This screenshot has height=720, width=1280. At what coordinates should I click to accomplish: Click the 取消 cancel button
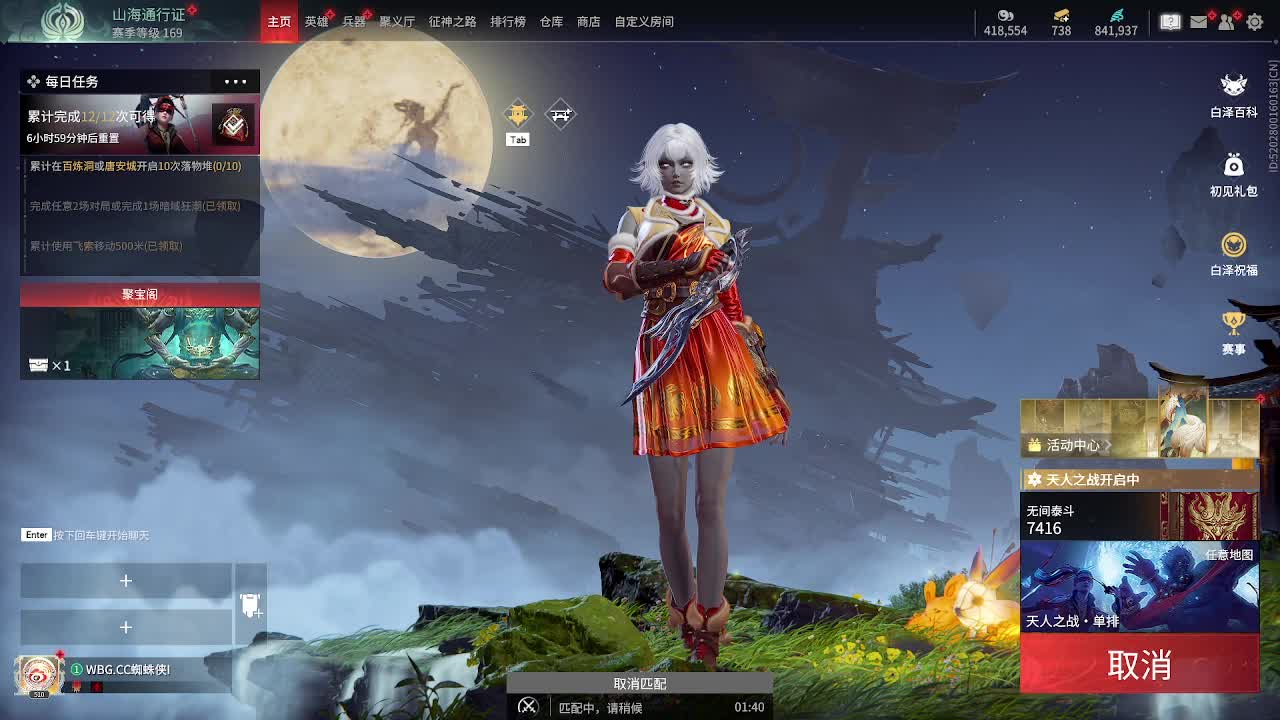click(x=1140, y=665)
